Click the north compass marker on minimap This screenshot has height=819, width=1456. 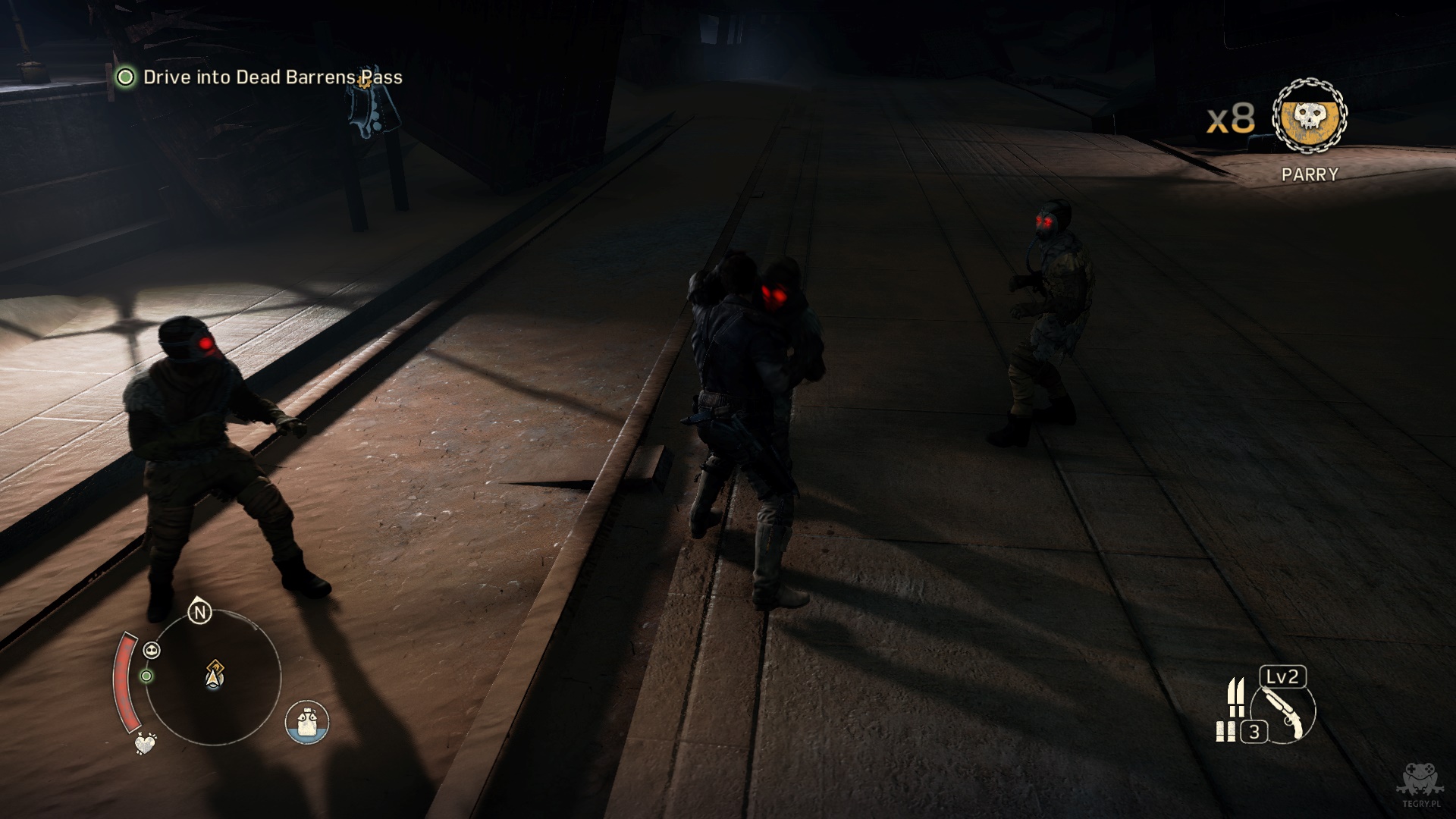tap(199, 612)
